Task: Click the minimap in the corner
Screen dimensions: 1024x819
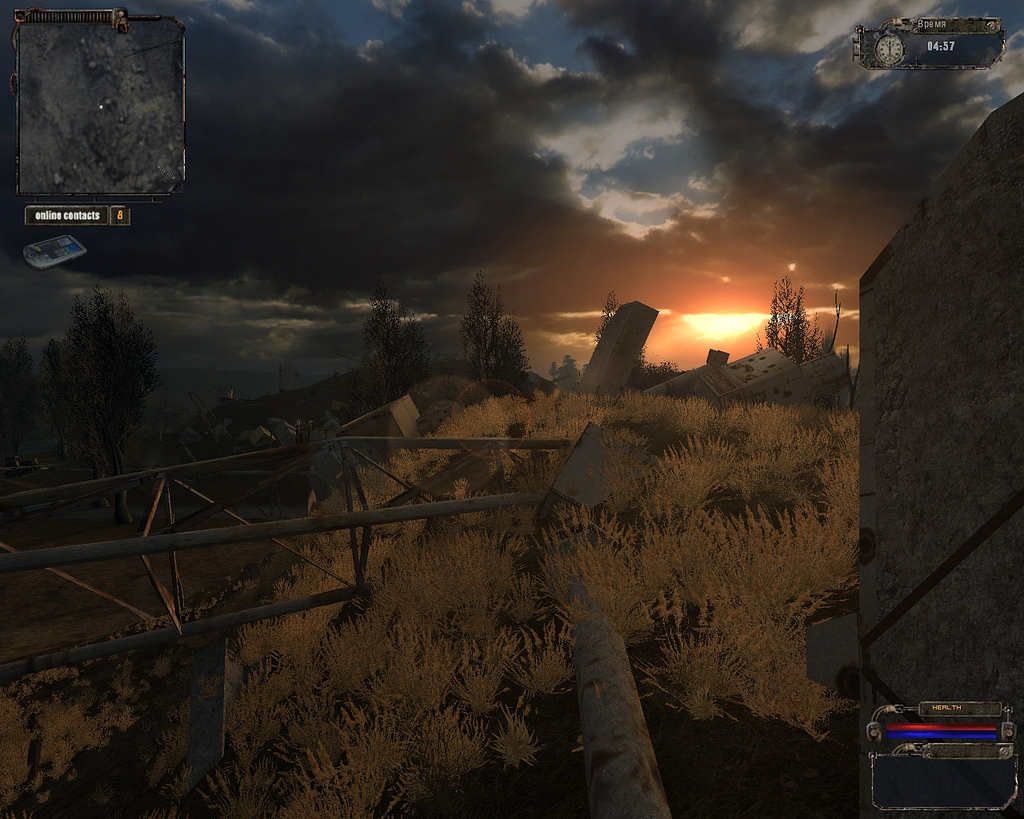Action: point(100,106)
